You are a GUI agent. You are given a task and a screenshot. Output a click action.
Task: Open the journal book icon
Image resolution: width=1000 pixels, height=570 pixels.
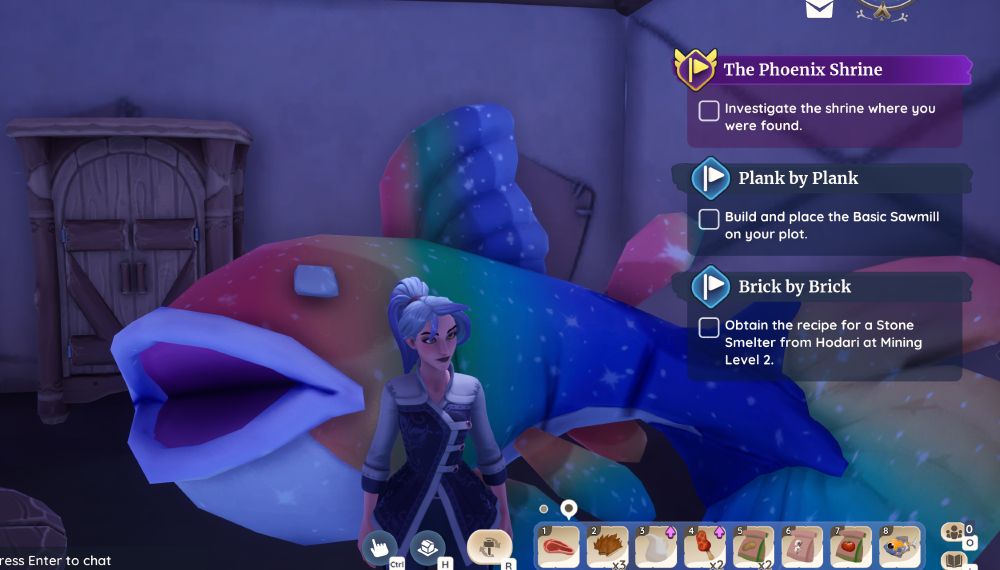click(x=954, y=560)
